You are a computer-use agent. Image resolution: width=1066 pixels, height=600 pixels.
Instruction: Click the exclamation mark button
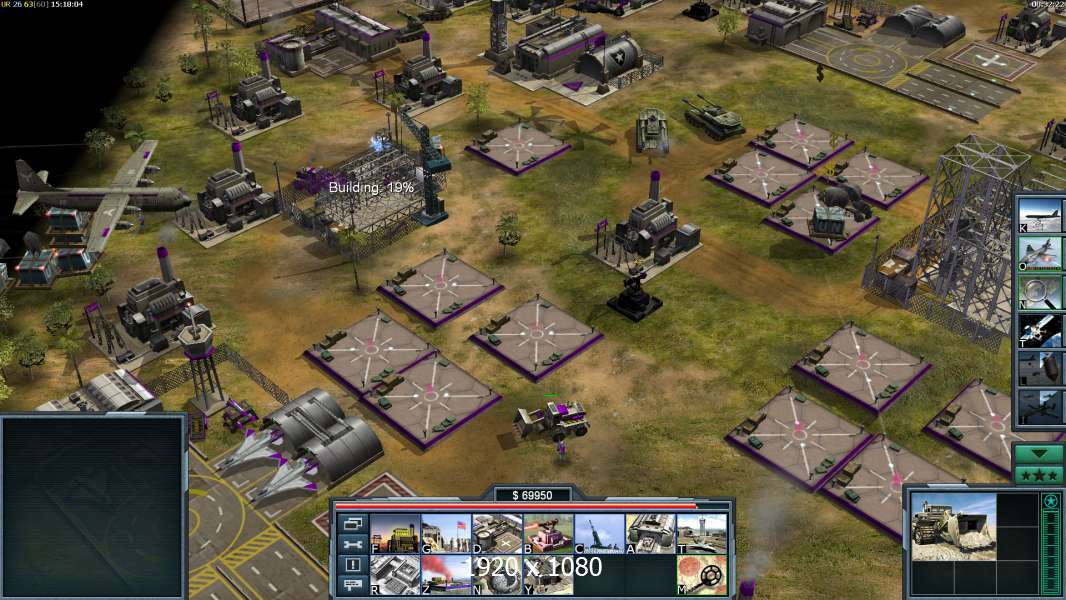point(352,565)
